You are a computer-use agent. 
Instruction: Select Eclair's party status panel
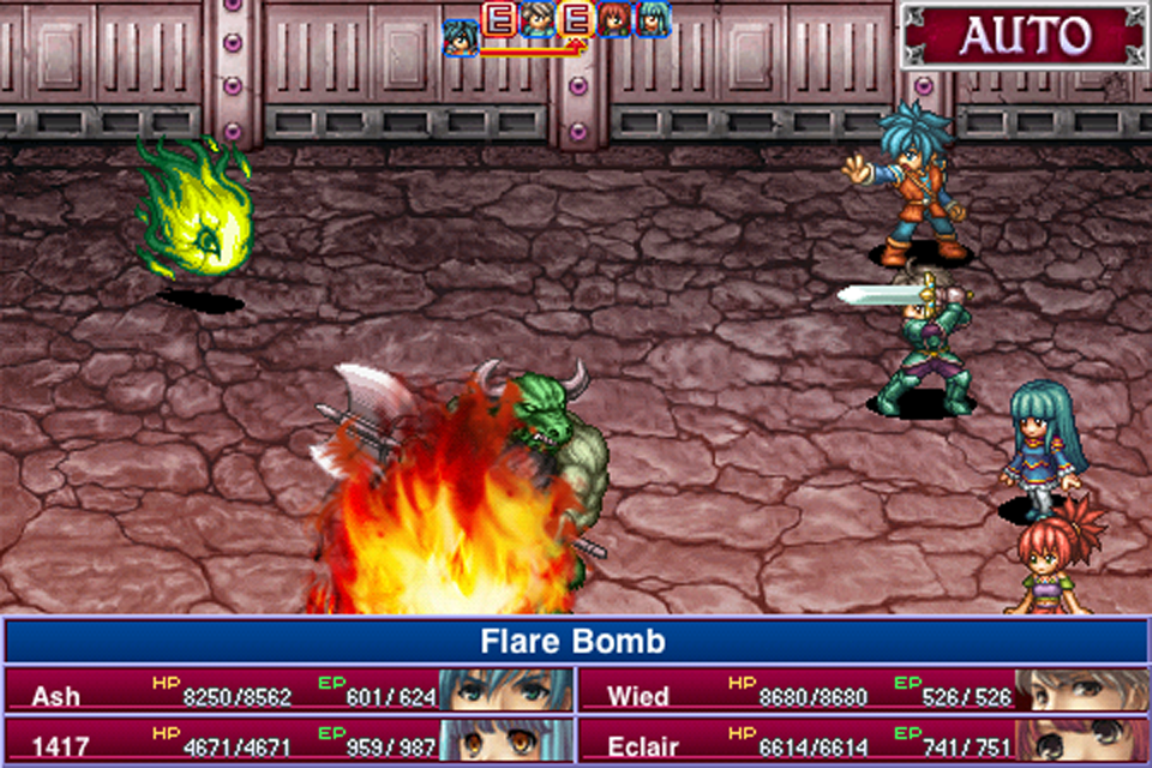(x=863, y=741)
